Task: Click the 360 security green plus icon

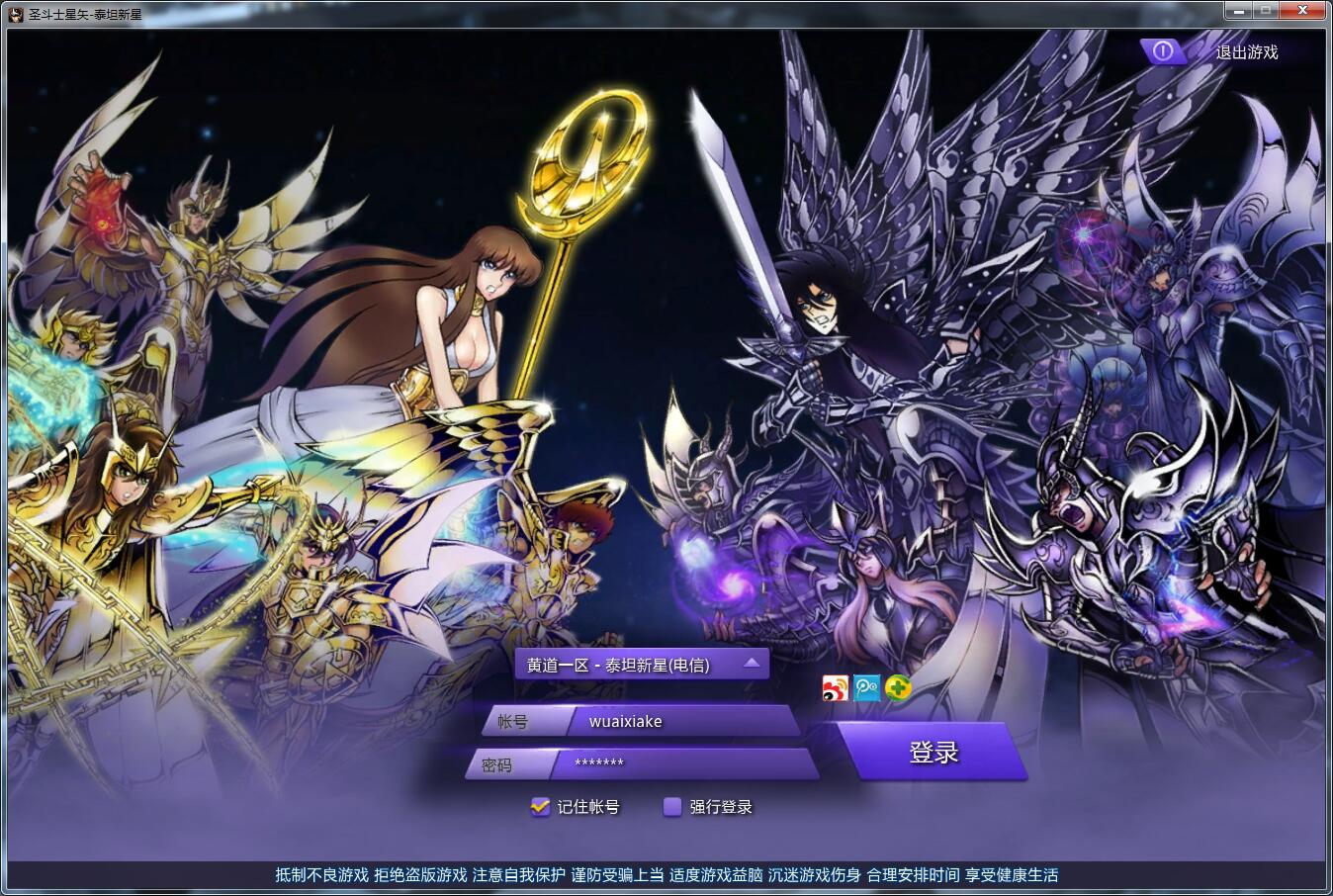Action: click(x=898, y=688)
